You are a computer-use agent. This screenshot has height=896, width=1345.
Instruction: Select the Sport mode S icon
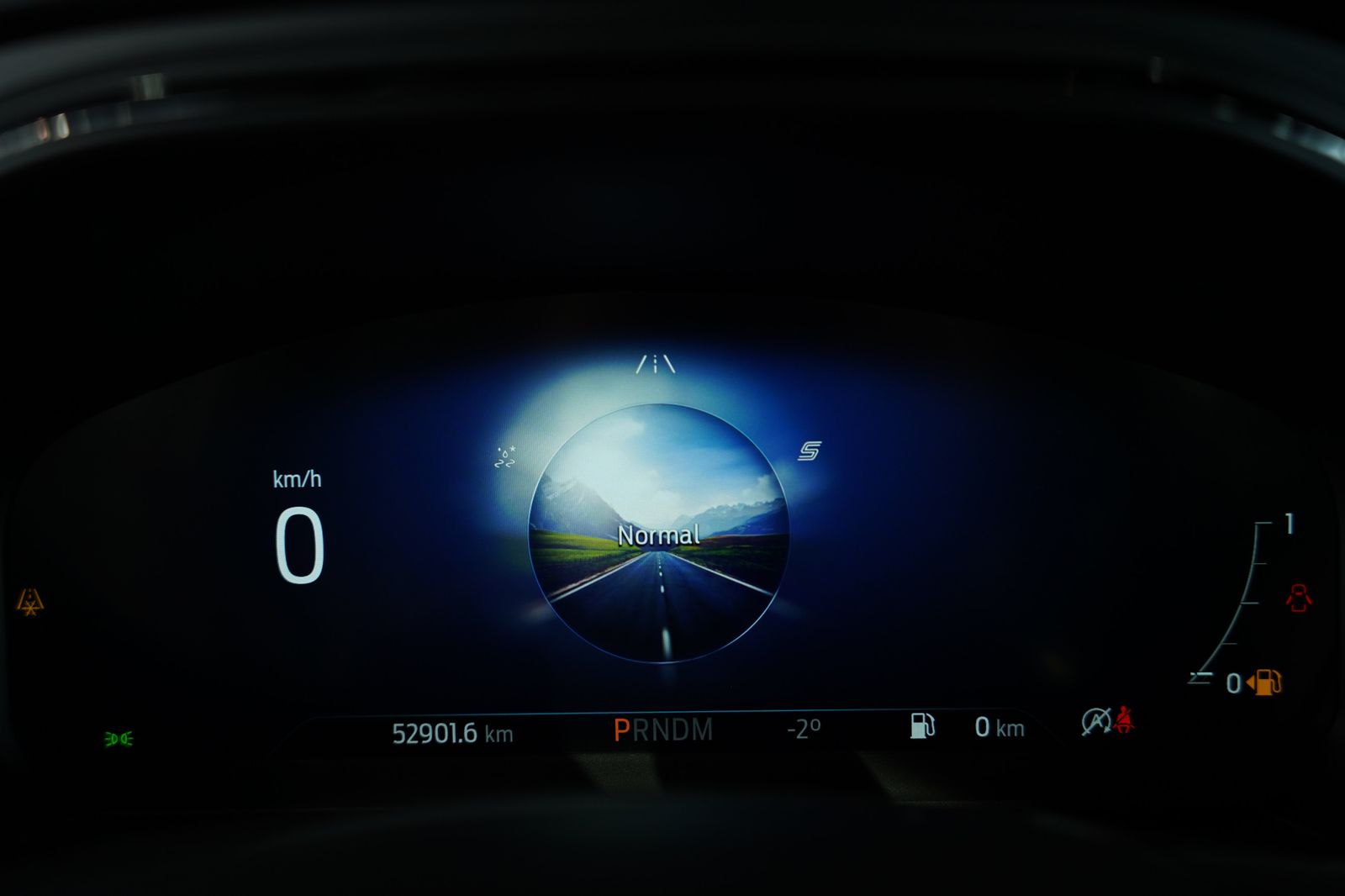point(809,451)
